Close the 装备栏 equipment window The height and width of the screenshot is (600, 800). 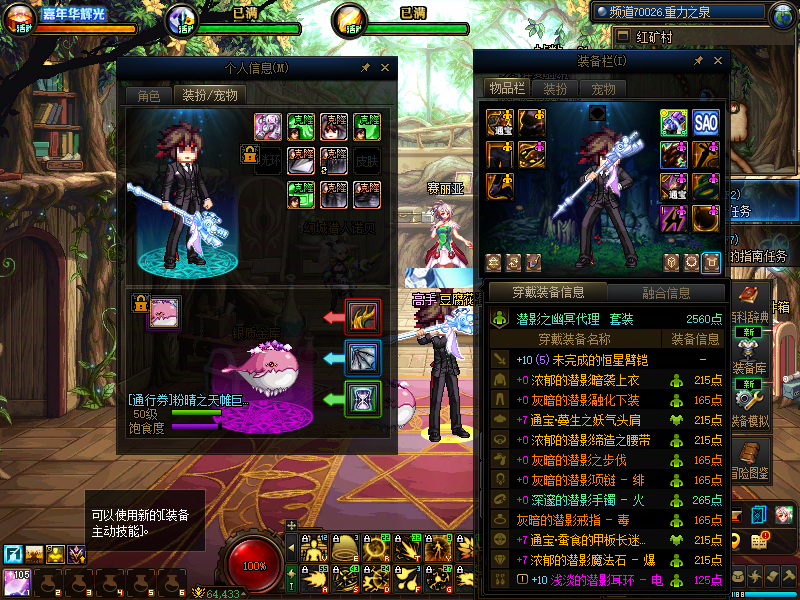point(716,61)
